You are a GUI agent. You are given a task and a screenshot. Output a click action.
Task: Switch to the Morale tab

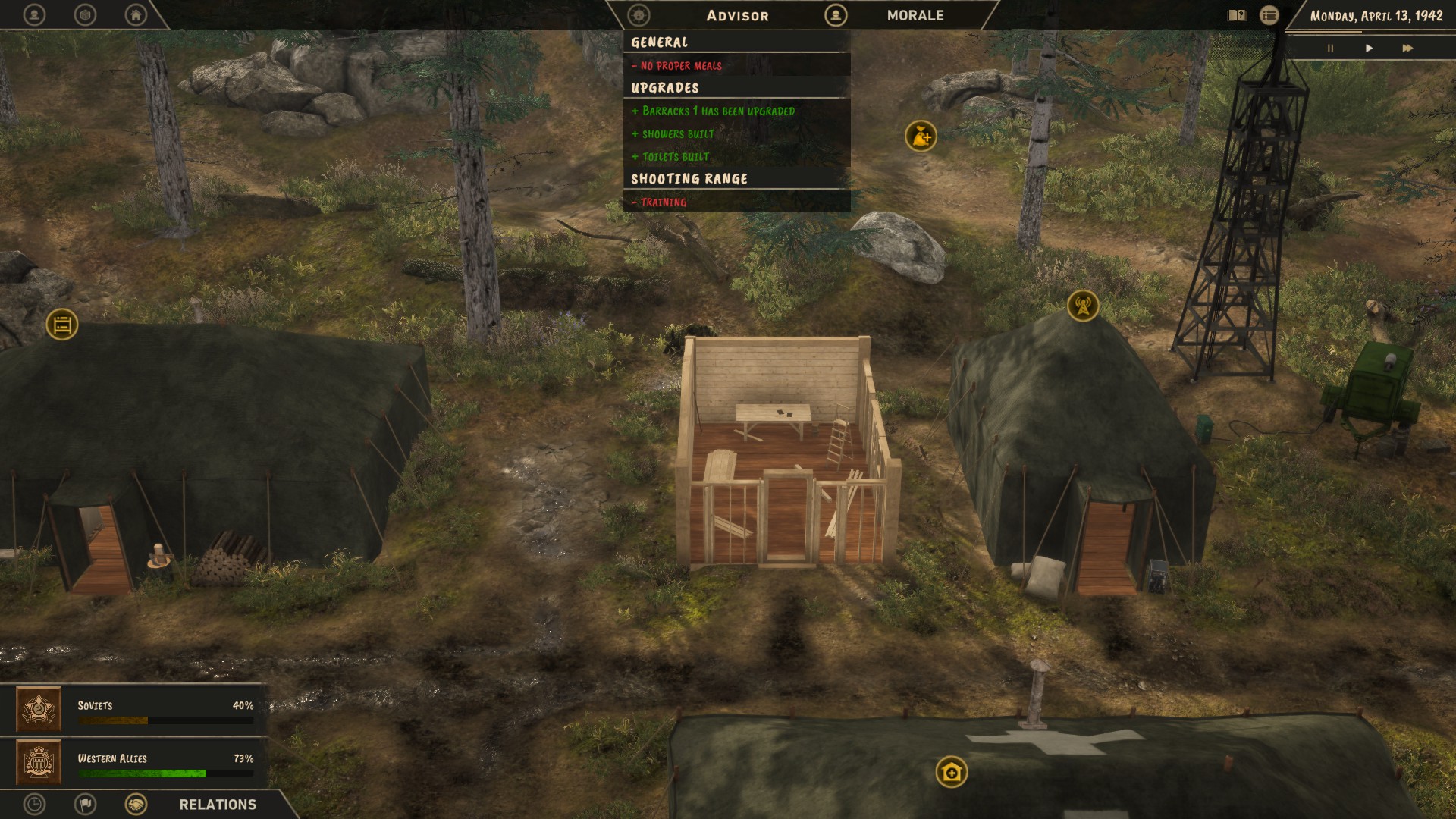point(915,15)
